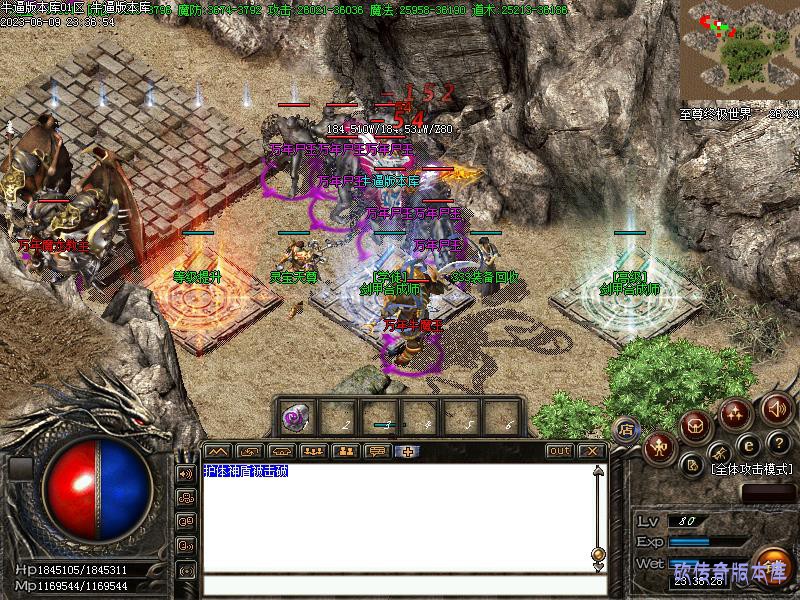Image resolution: width=800 pixels, height=600 pixels.
Task: Toggle game sound with the speaker button
Action: [x=776, y=408]
